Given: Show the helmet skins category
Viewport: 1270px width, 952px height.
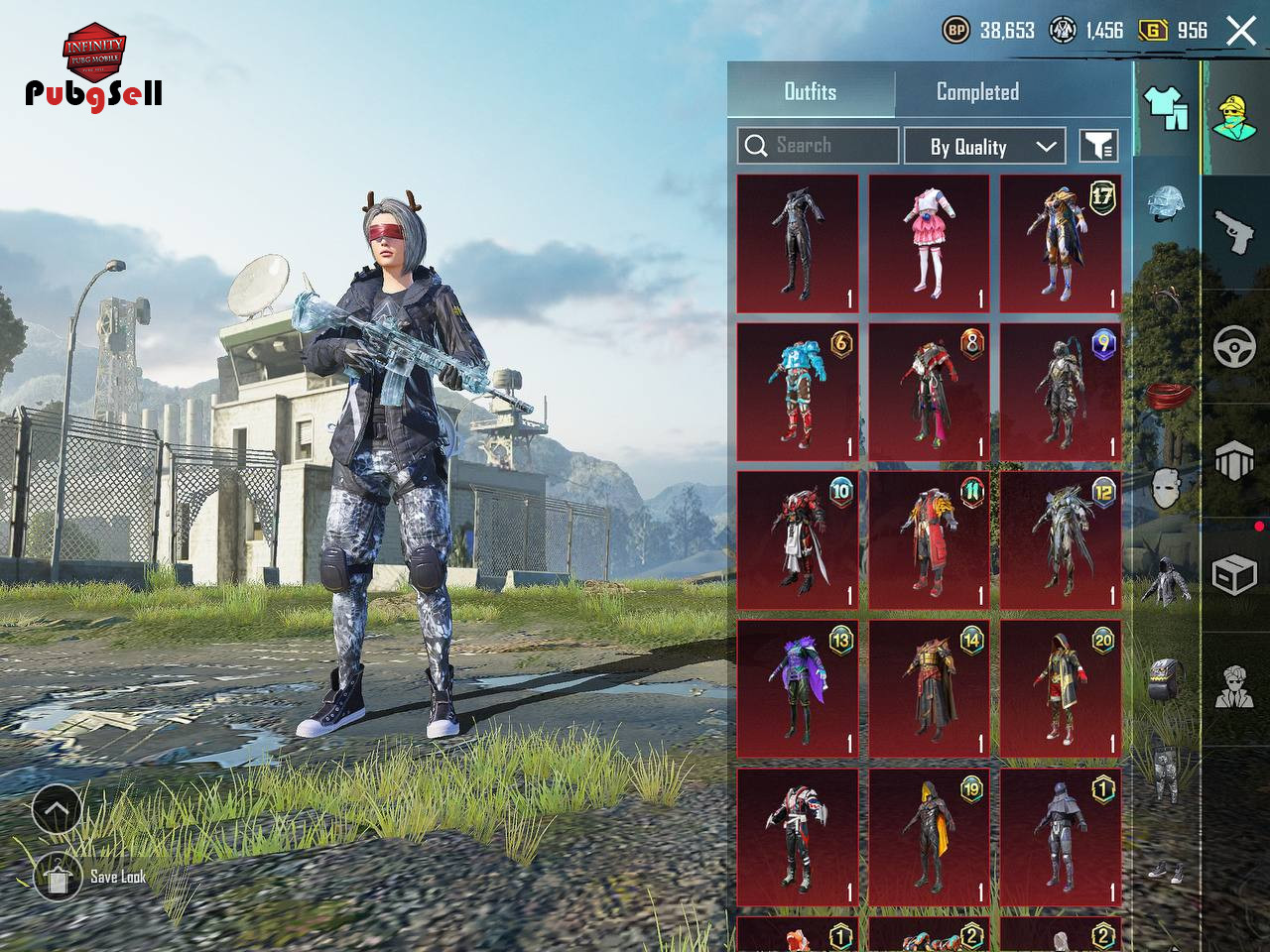Looking at the screenshot, I should click(x=1166, y=203).
